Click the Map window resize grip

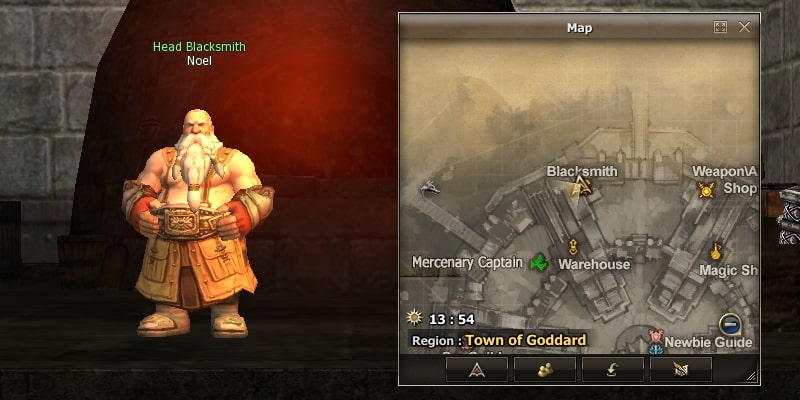(x=752, y=377)
